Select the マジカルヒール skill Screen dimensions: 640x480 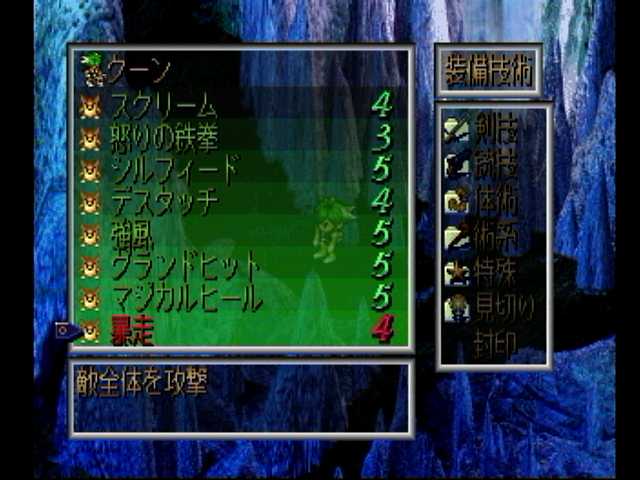point(186,298)
